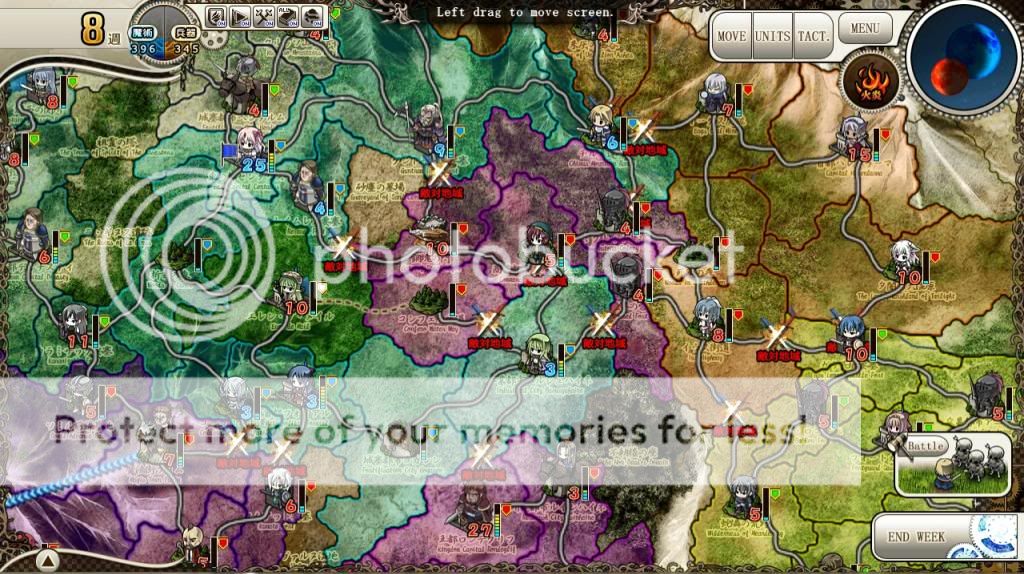Toggle the last stacked-disc option icon
Screen dimensions: 1024x574
click(312, 16)
